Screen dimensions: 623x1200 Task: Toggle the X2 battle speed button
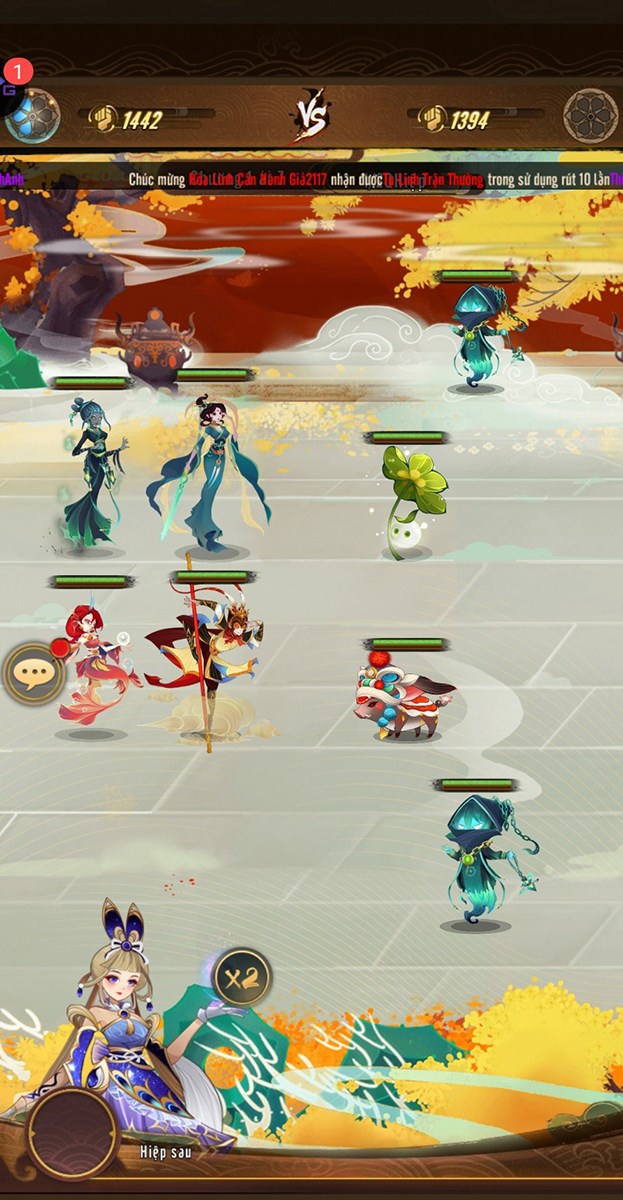(x=241, y=976)
